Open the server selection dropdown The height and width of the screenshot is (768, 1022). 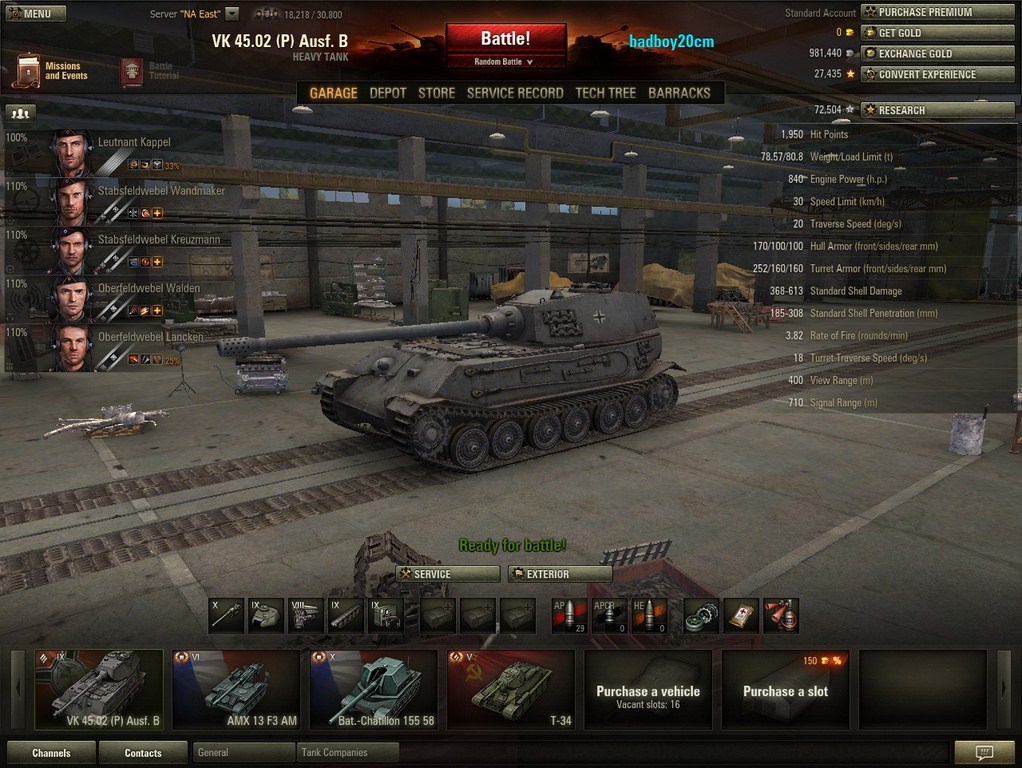point(232,14)
